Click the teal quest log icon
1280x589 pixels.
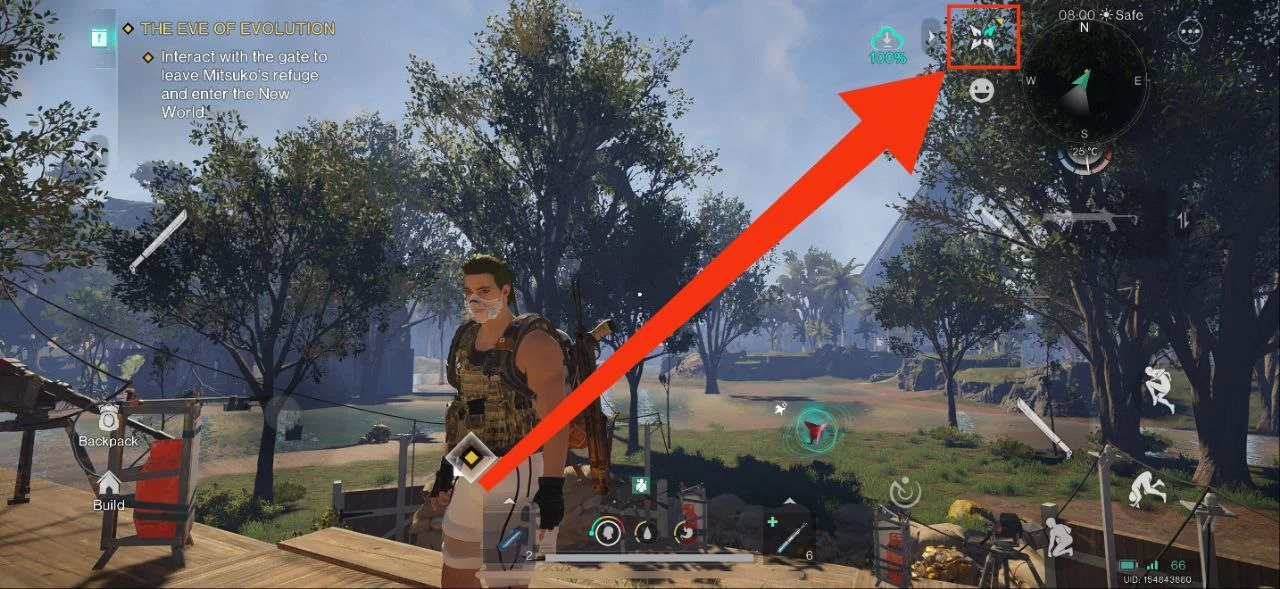(100, 38)
